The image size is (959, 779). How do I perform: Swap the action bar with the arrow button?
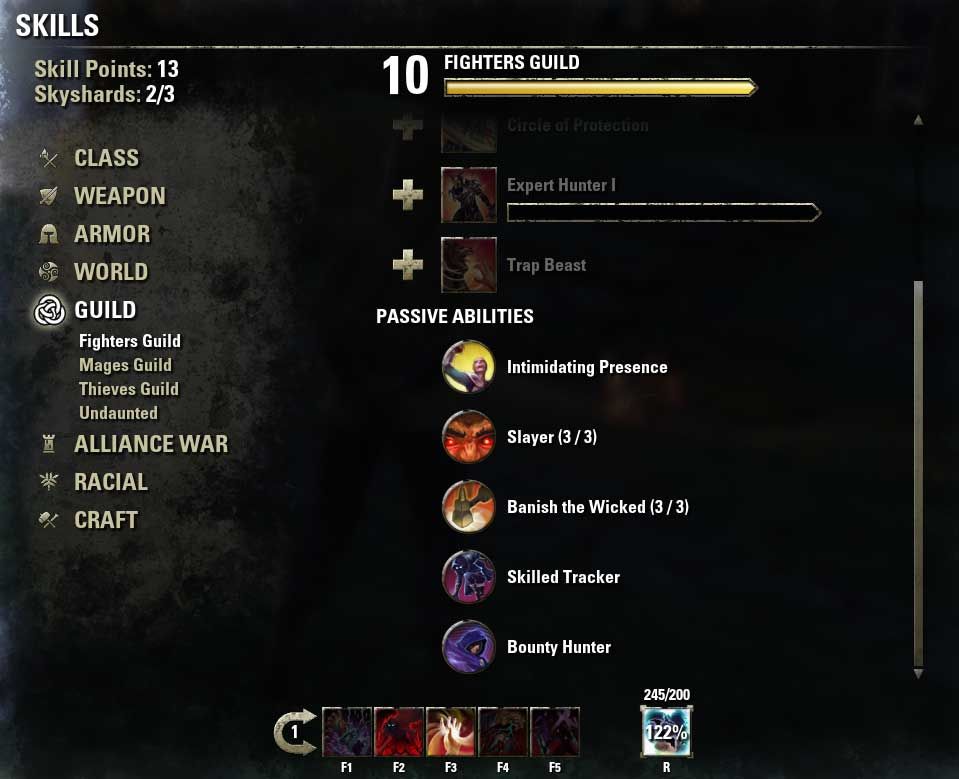coord(295,732)
